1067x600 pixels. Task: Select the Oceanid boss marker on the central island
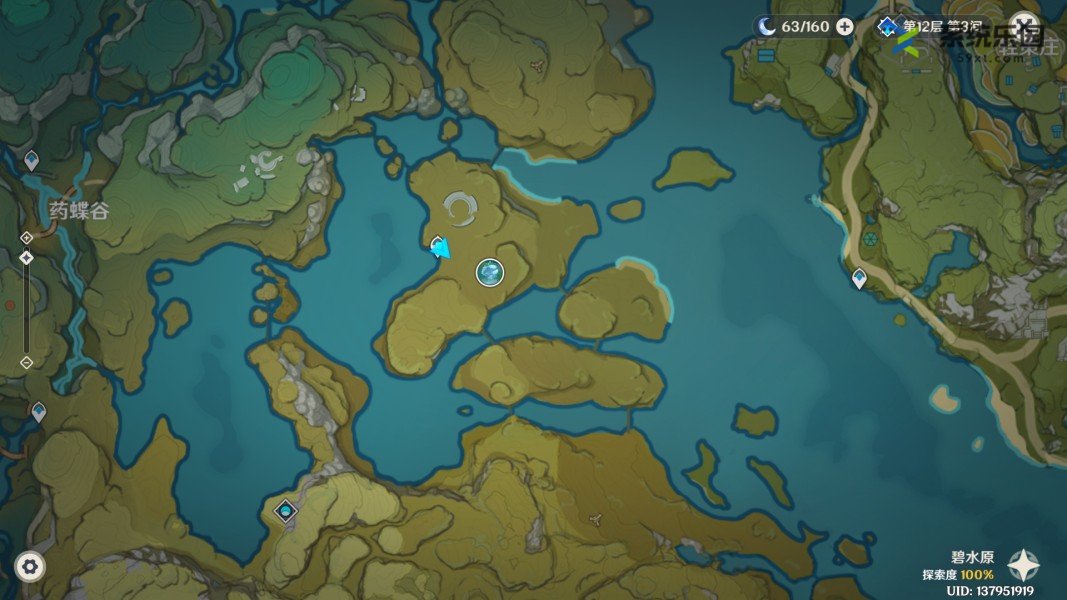click(489, 271)
